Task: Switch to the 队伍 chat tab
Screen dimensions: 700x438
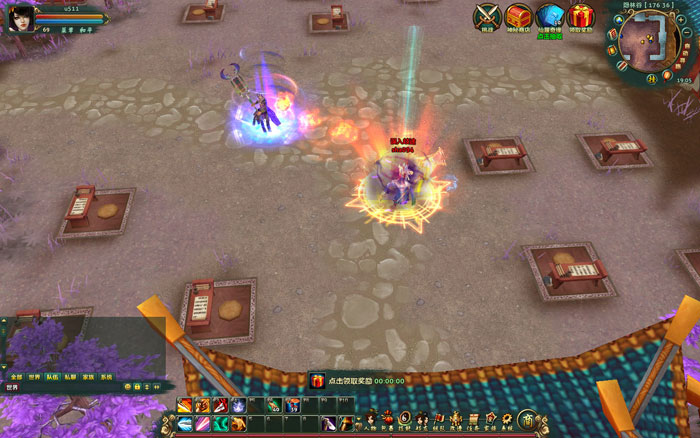Action: [x=52, y=377]
